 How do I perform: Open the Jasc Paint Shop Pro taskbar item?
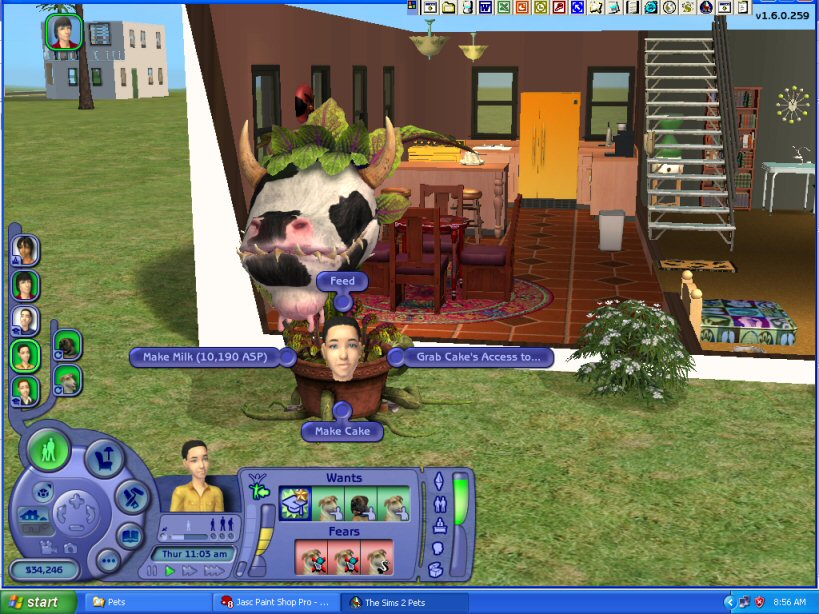pyautogui.click(x=277, y=603)
